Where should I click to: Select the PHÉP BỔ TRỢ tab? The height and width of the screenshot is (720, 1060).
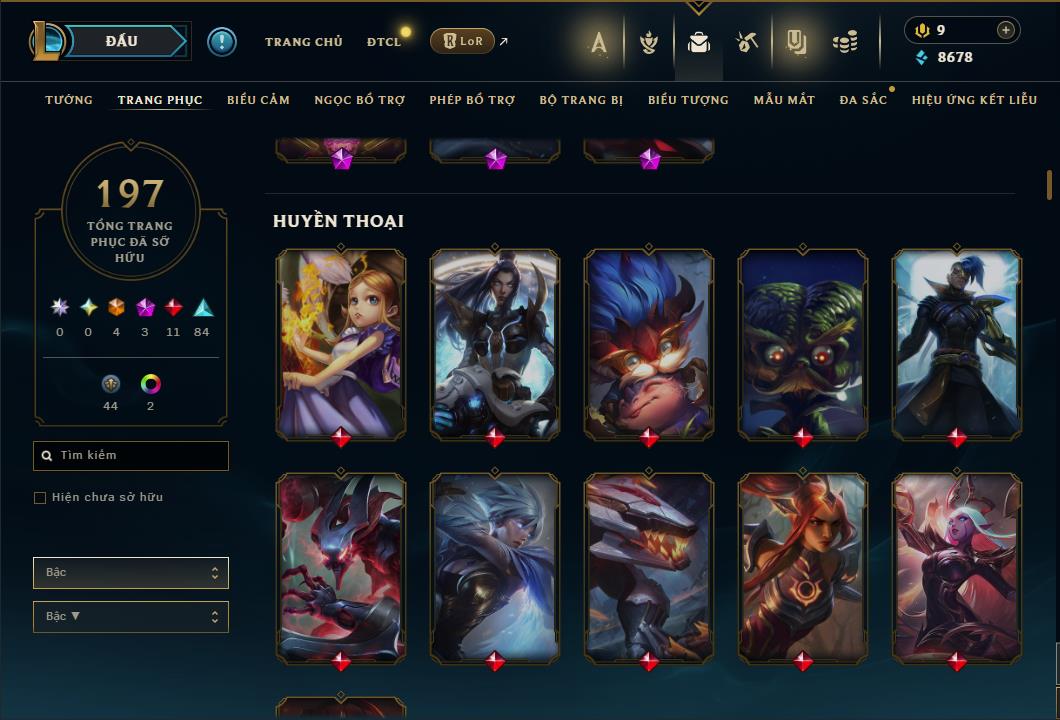(x=472, y=100)
